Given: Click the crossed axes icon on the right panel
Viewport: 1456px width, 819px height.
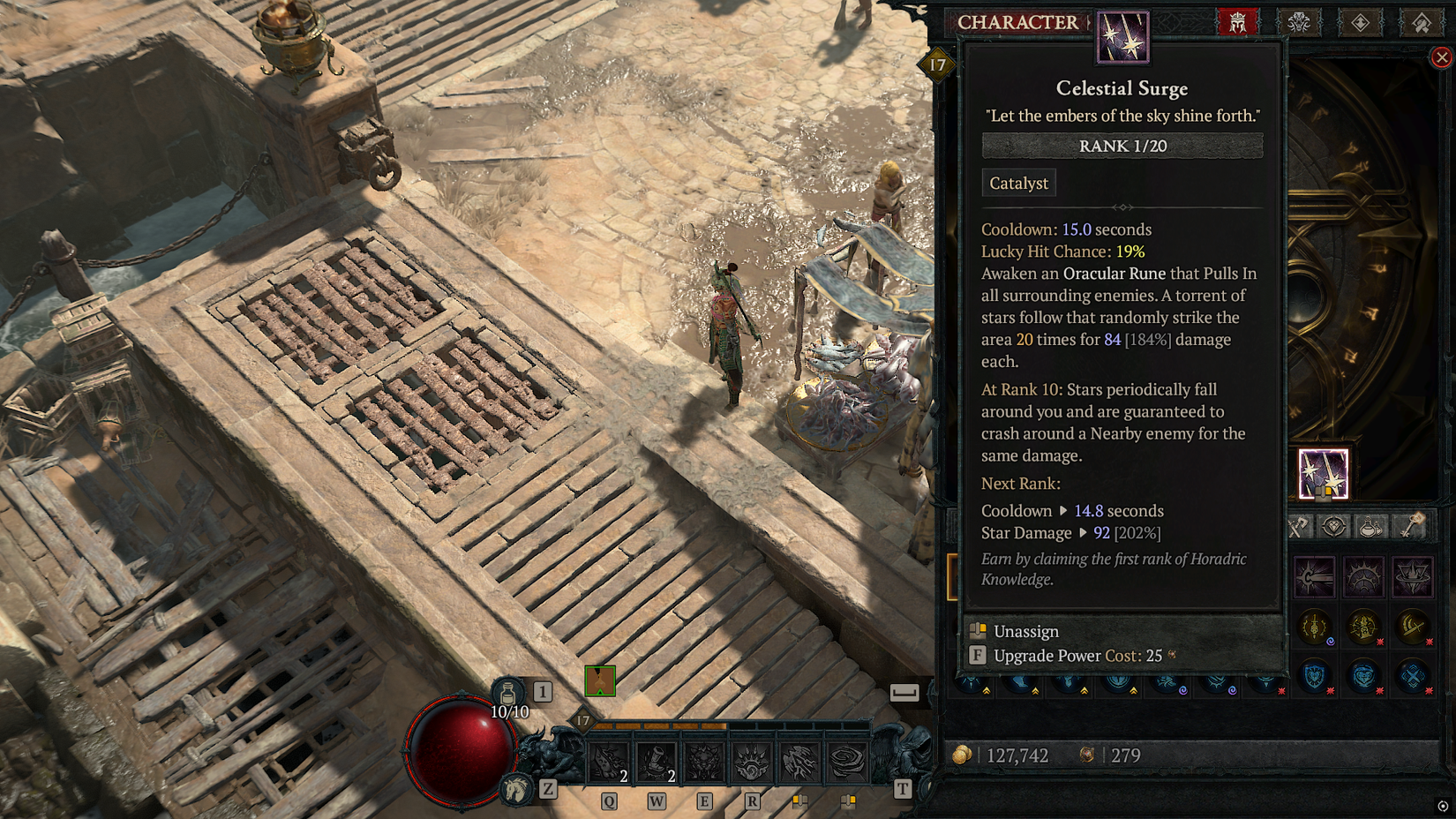Looking at the screenshot, I should 1298,525.
